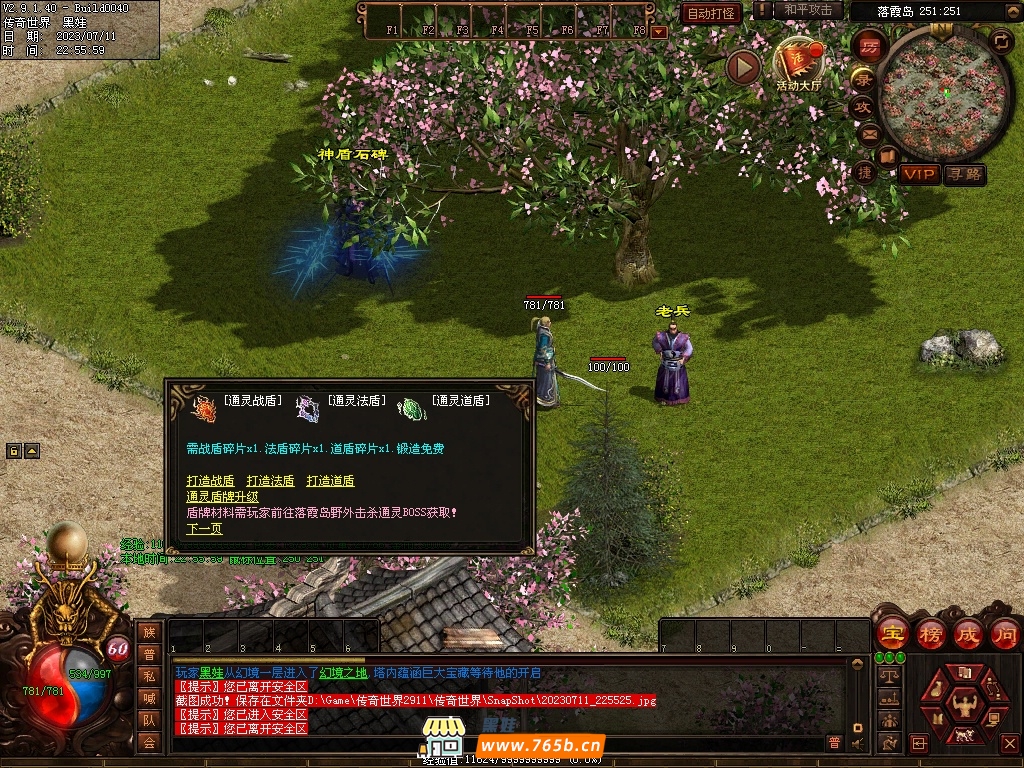Choose 打造战盾 in the NPC dialog

[x=210, y=481]
